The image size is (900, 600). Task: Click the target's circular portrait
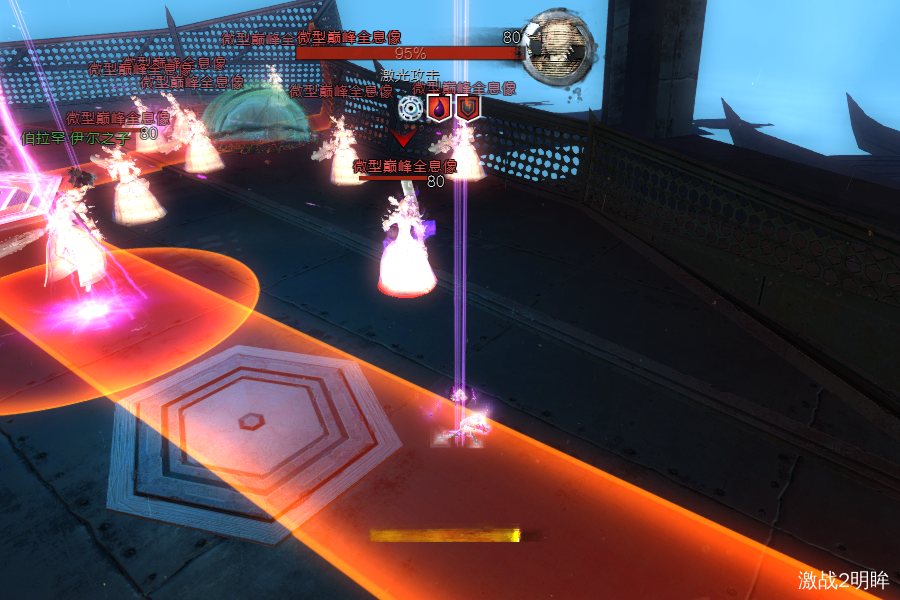click(561, 44)
